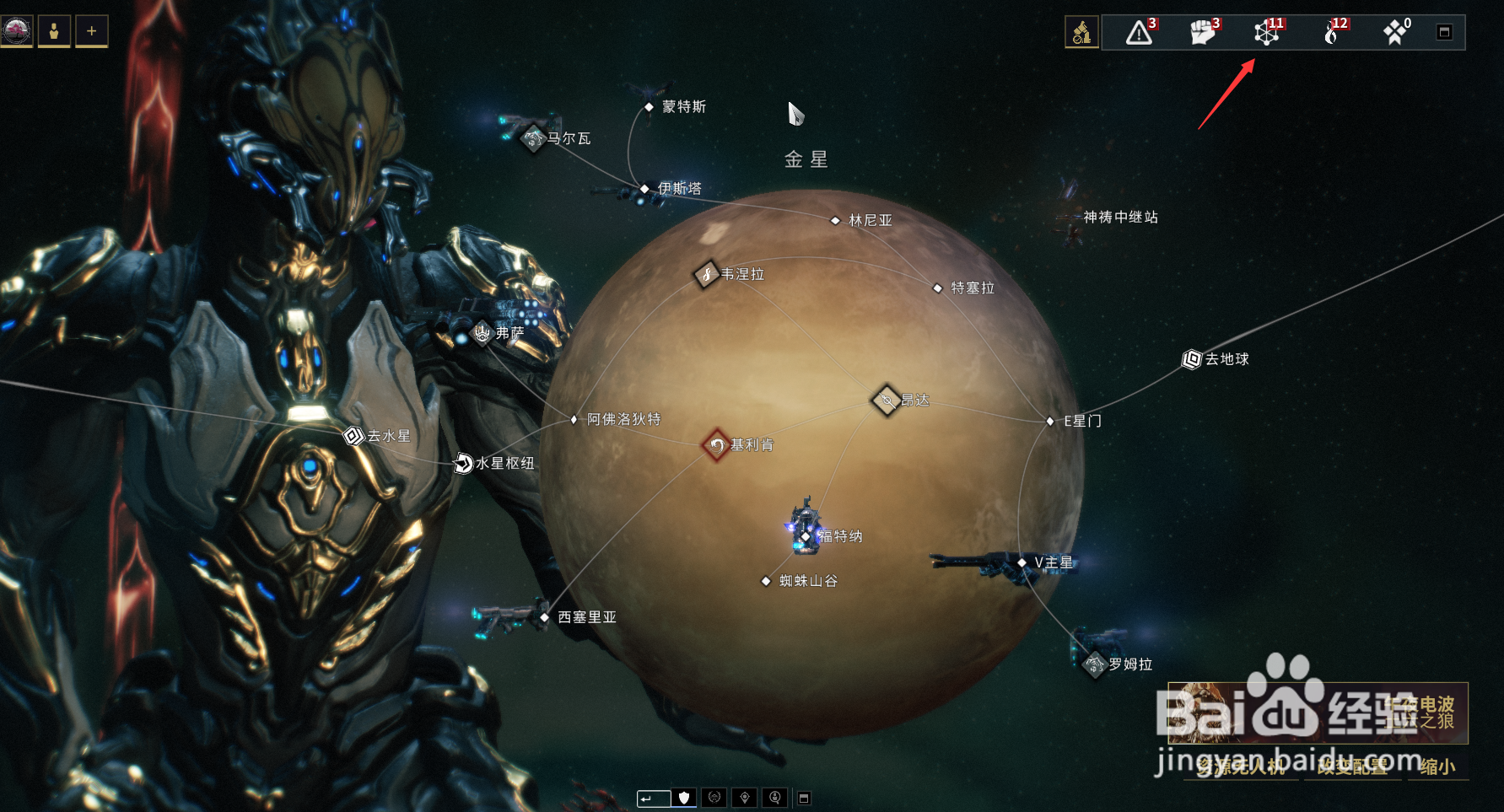
Task: Toggle the minimize panel icon top right
Action: (x=1445, y=31)
